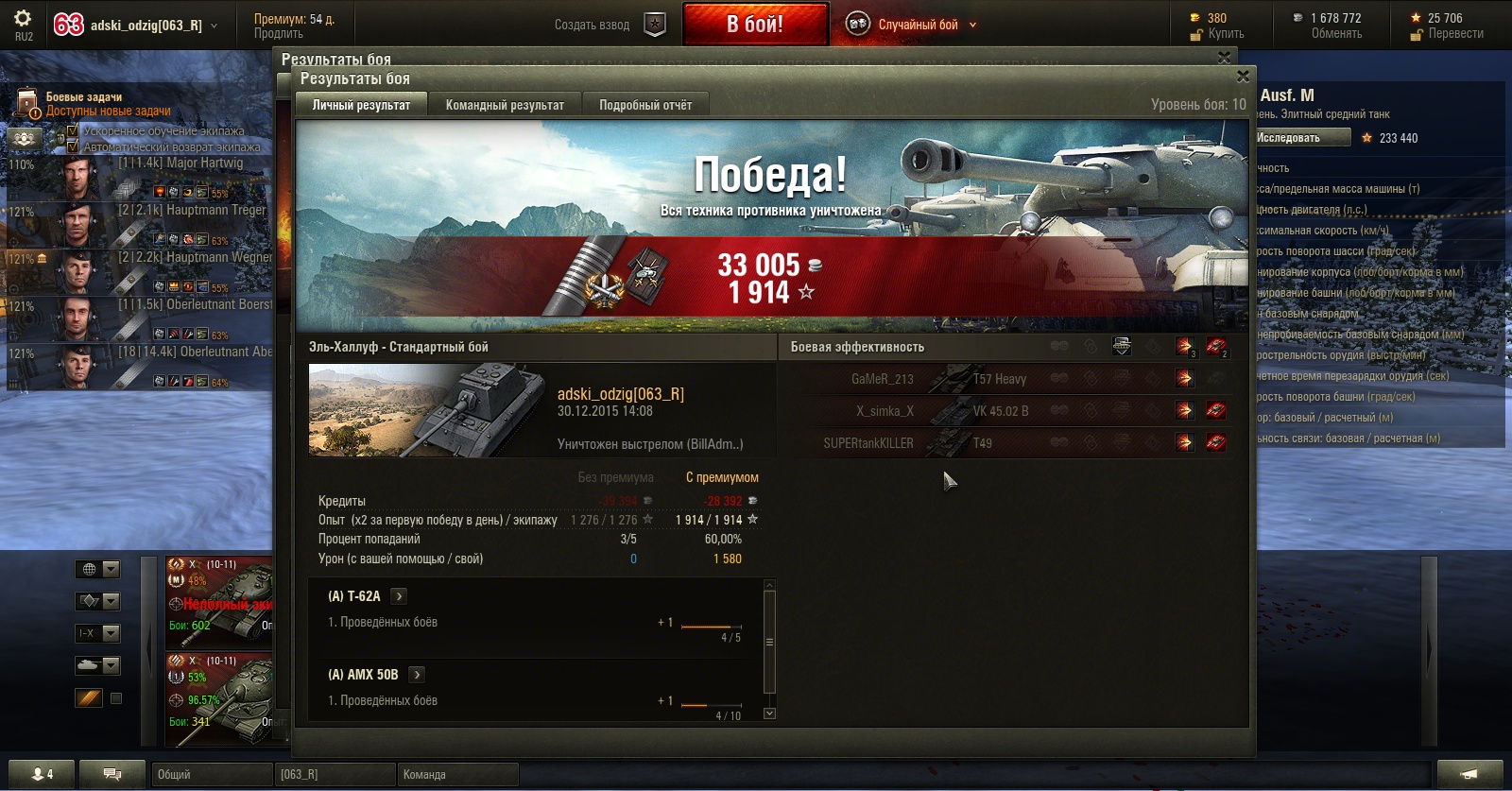Select Личный результат tab
This screenshot has width=1512, height=791.
coord(361,105)
